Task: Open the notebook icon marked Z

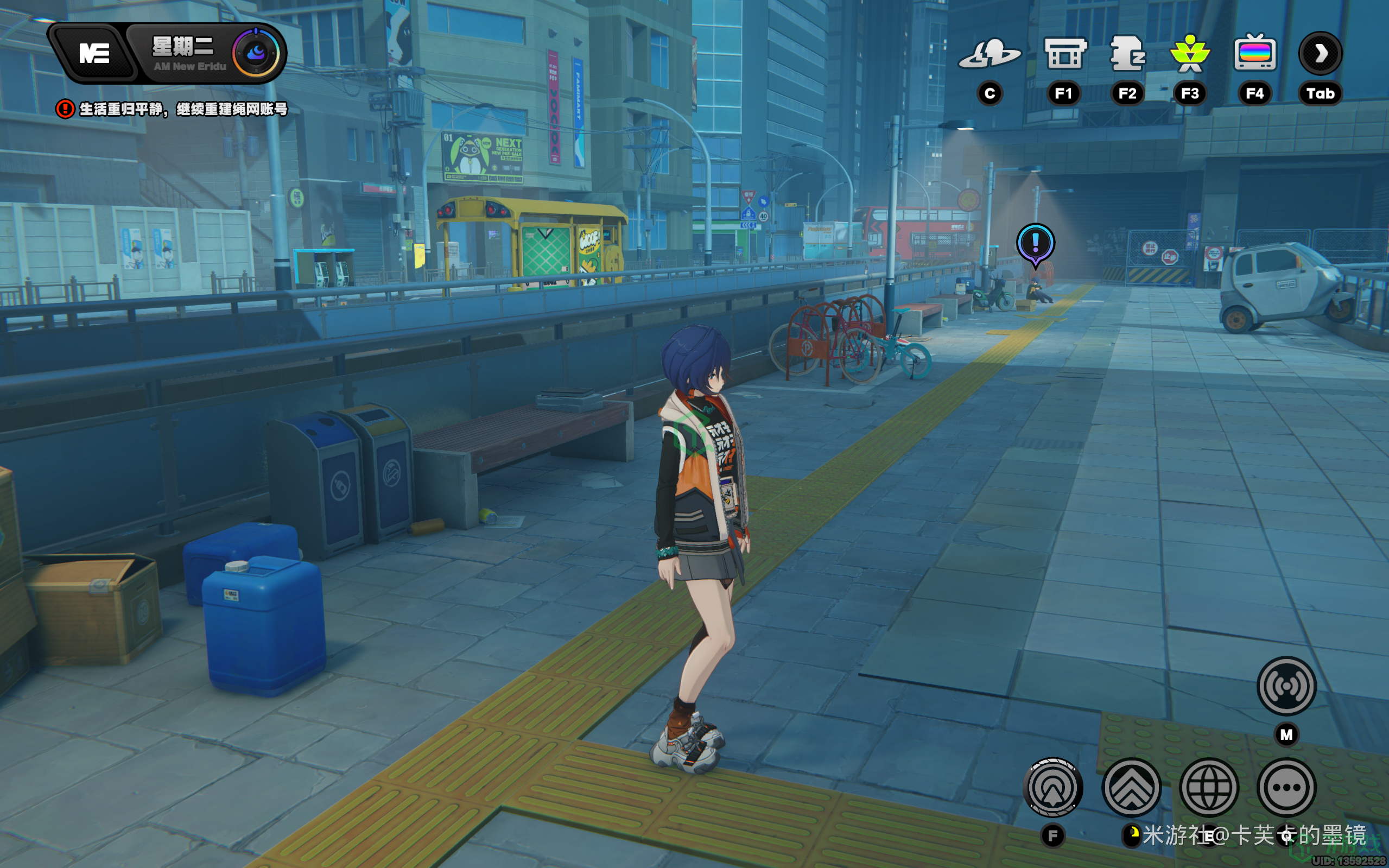Action: tap(1127, 54)
